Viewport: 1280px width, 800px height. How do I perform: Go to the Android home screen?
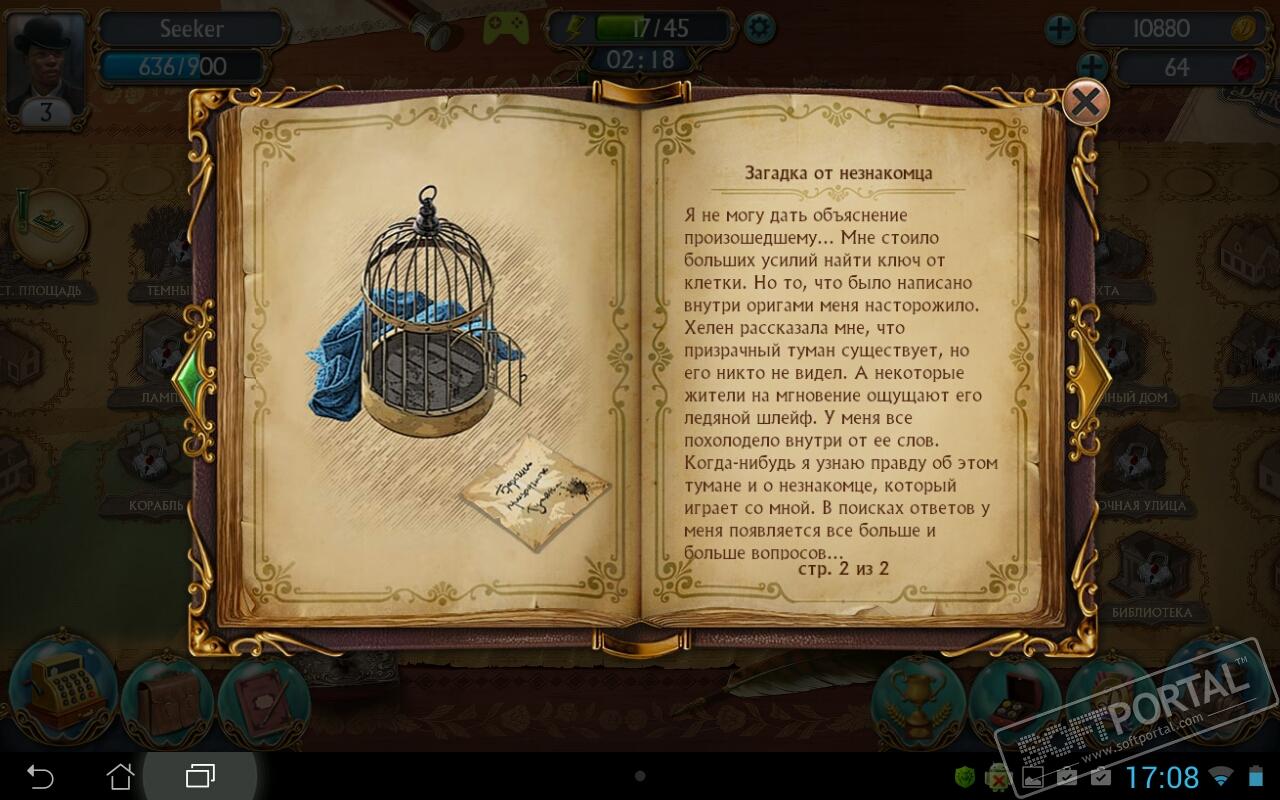coord(120,776)
